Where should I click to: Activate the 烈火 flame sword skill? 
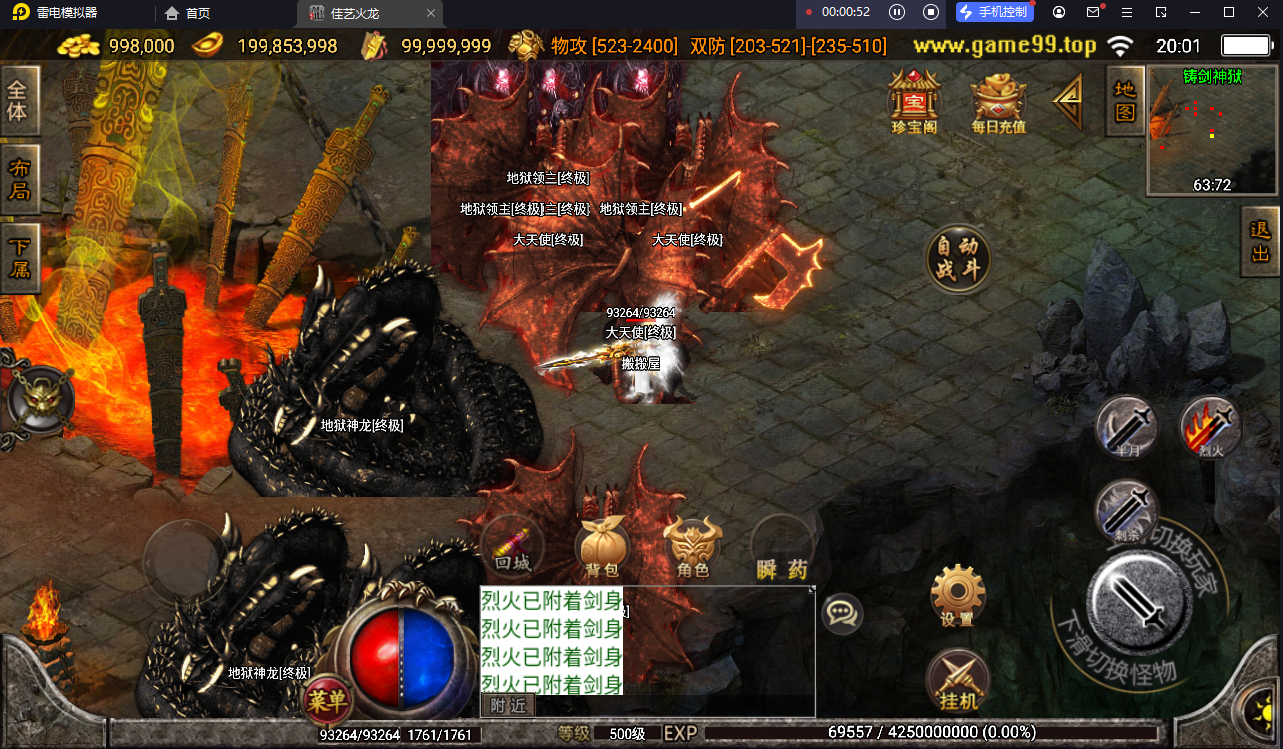(x=1211, y=428)
